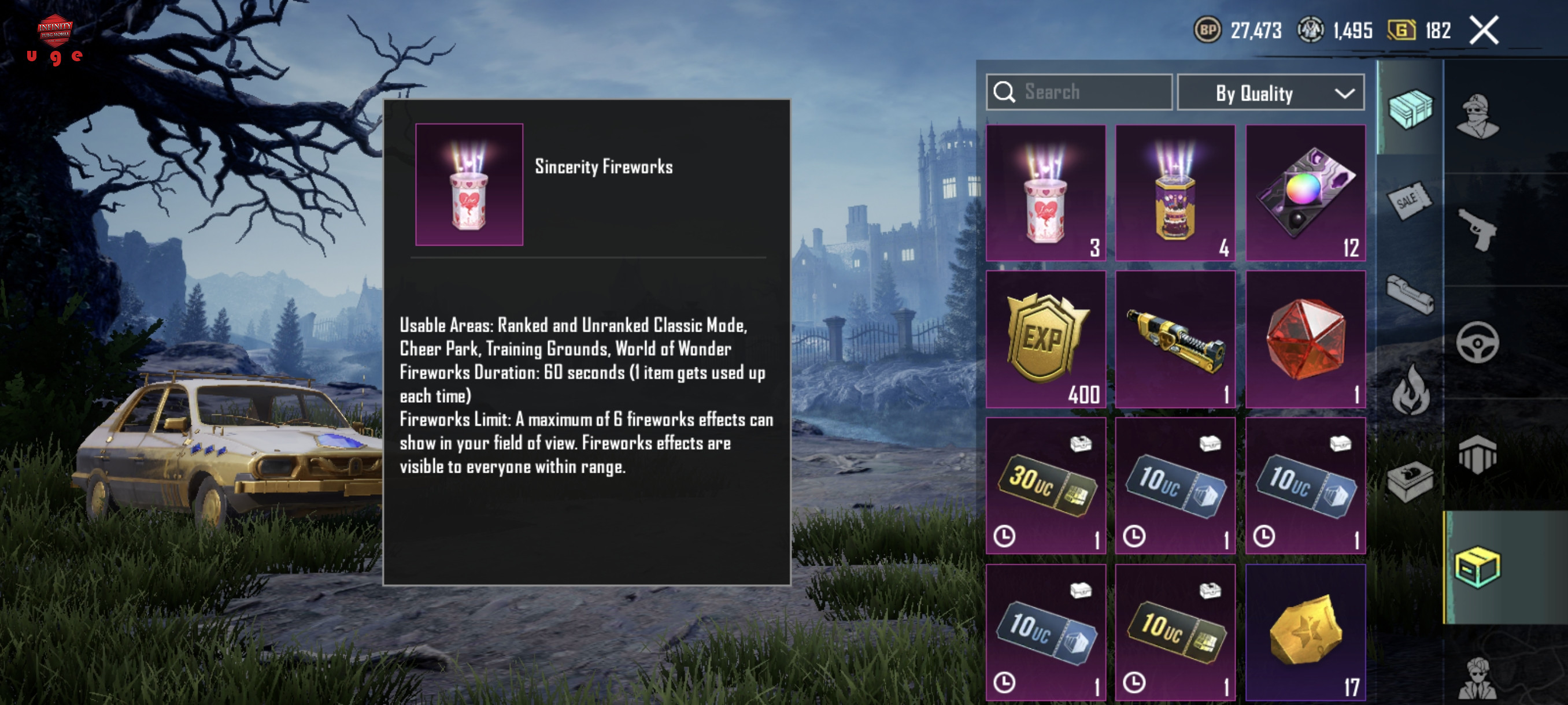Select the teal crate sub-tab
This screenshot has width=1568, height=705.
[x=1410, y=108]
